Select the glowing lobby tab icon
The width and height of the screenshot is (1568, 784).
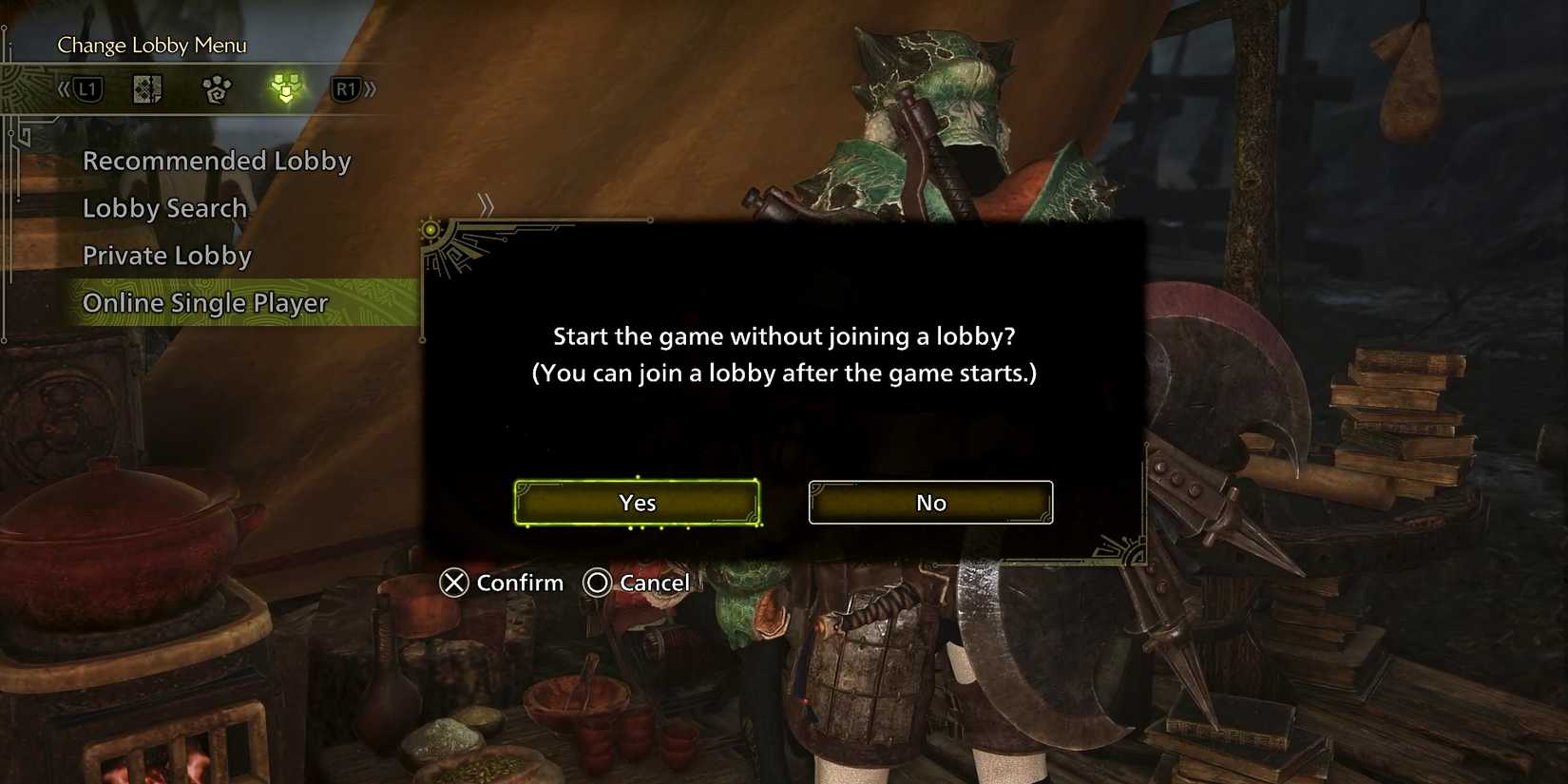click(282, 88)
